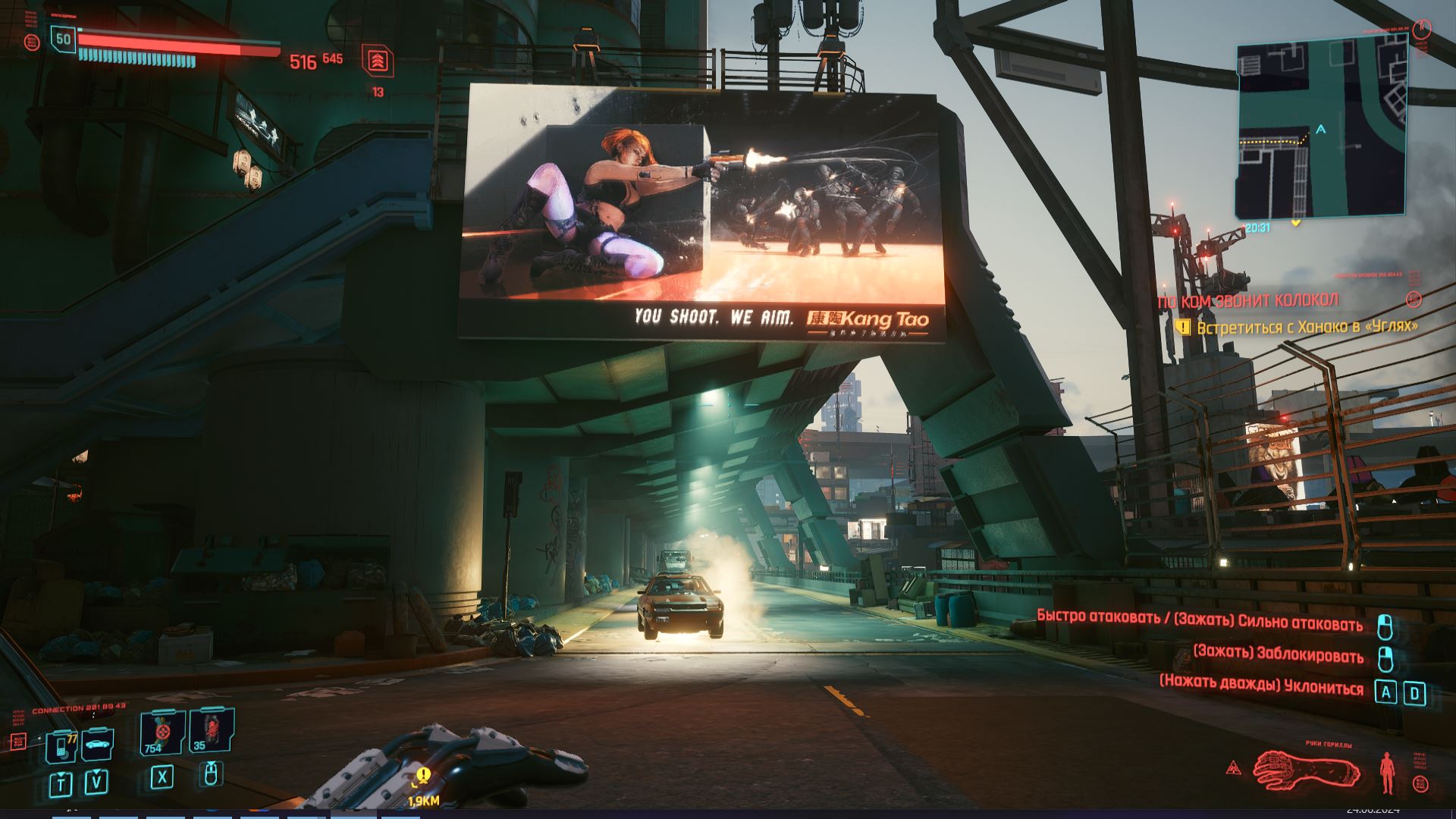Screen dimensions: 1456x819
Task: Select the phone quick-slot icon
Action: [61, 746]
